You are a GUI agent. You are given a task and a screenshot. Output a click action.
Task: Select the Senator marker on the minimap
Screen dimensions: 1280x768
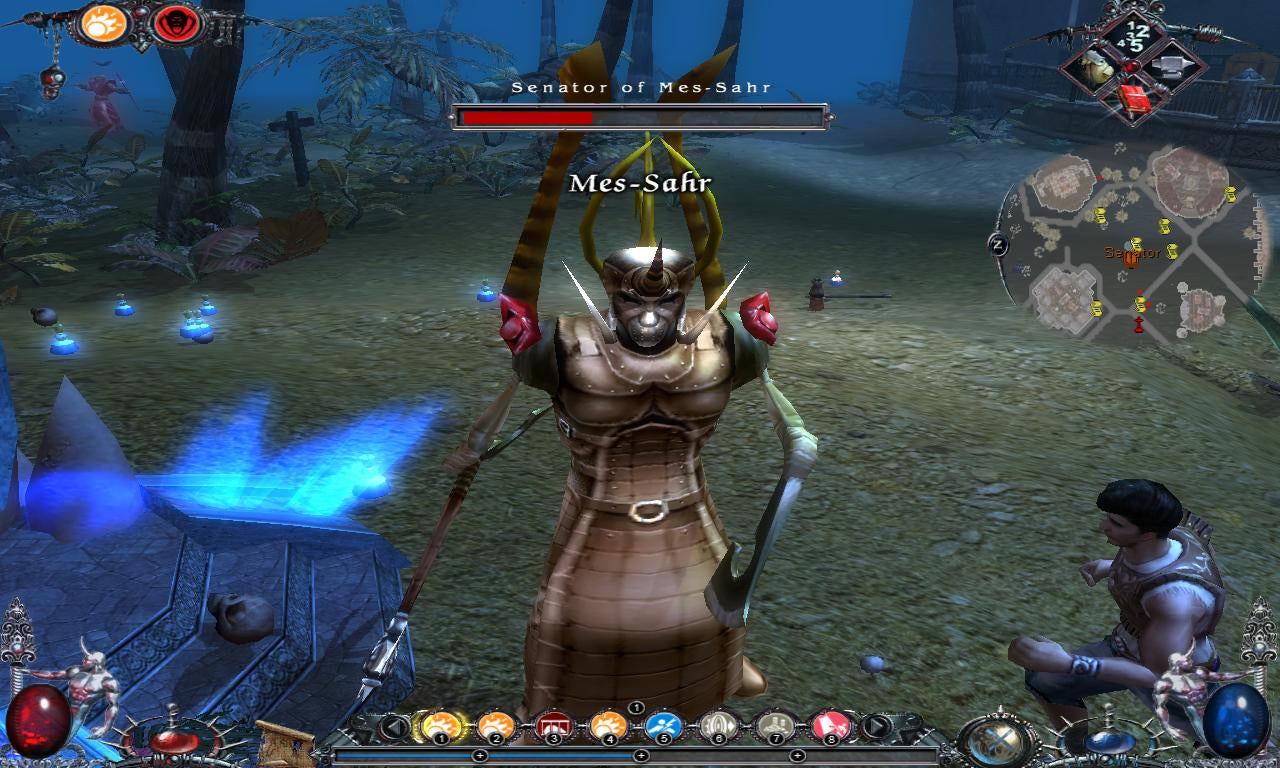tap(1131, 258)
